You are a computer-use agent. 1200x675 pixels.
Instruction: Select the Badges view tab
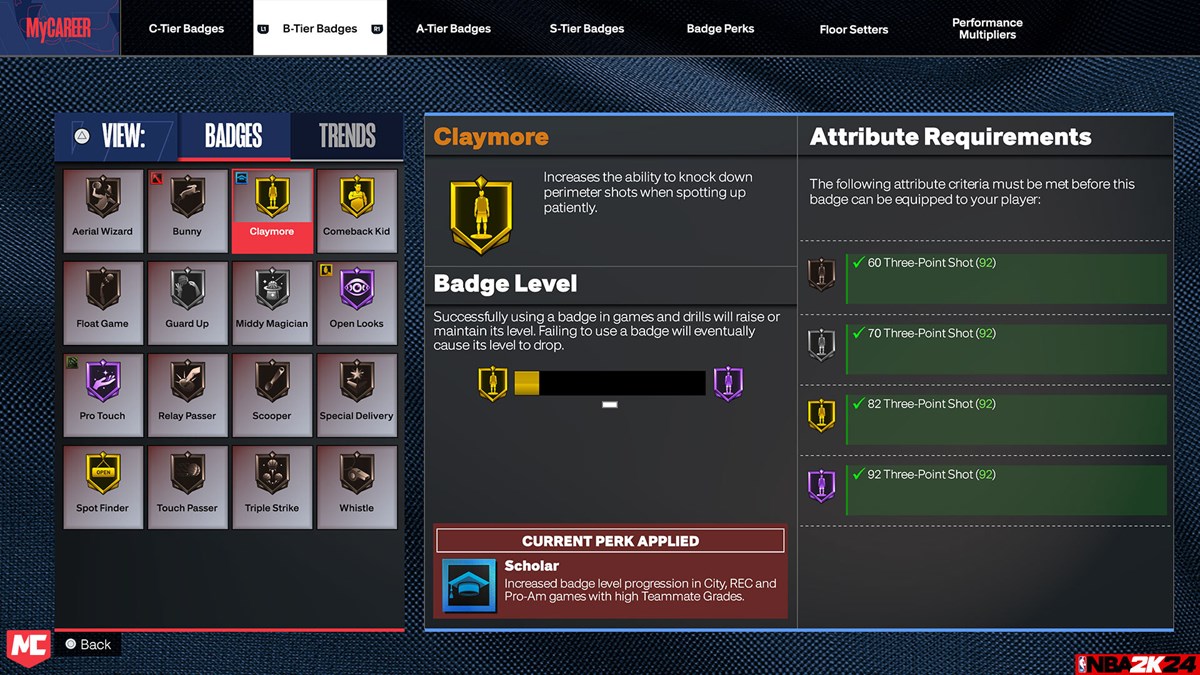[233, 136]
